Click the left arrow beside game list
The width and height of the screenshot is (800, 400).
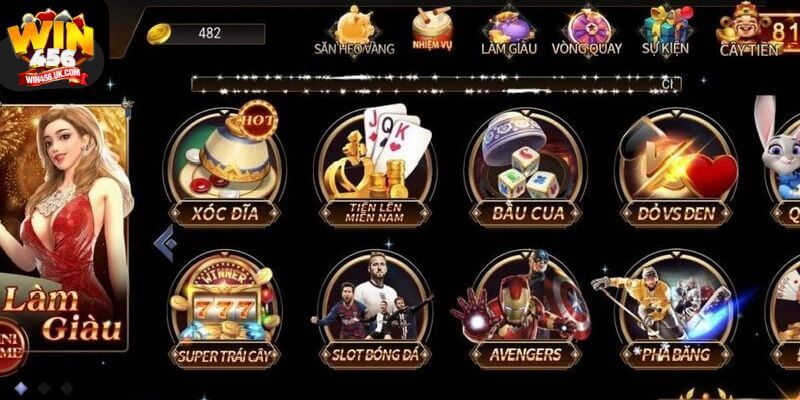click(164, 241)
